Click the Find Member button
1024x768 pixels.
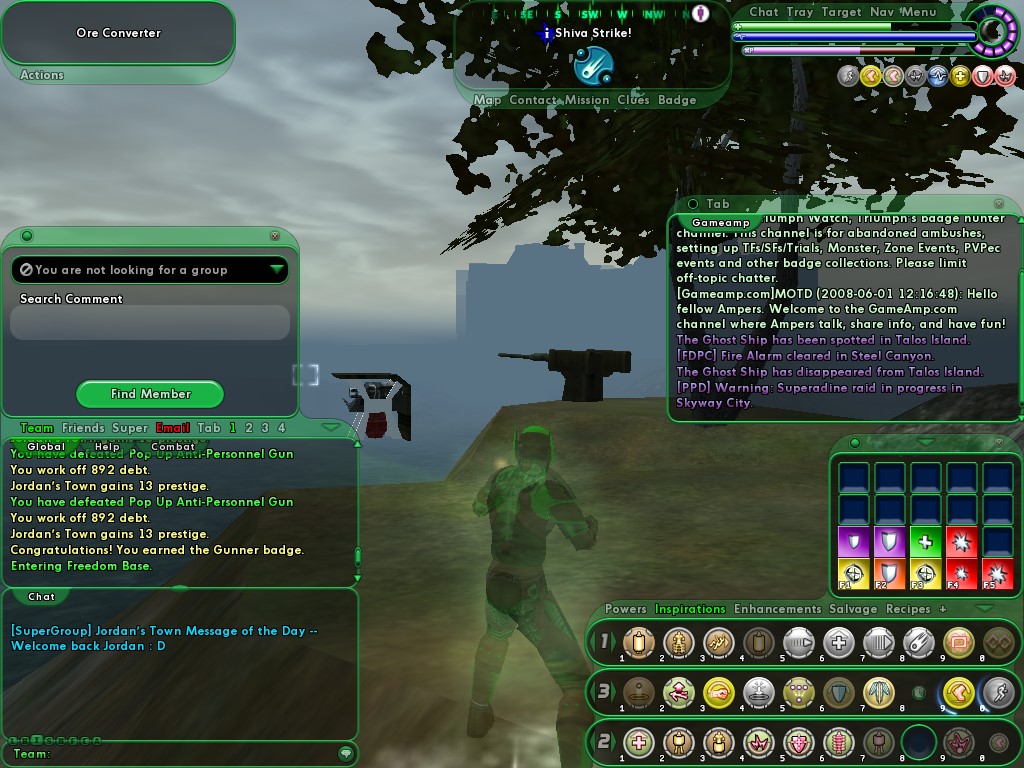pyautogui.click(x=150, y=394)
